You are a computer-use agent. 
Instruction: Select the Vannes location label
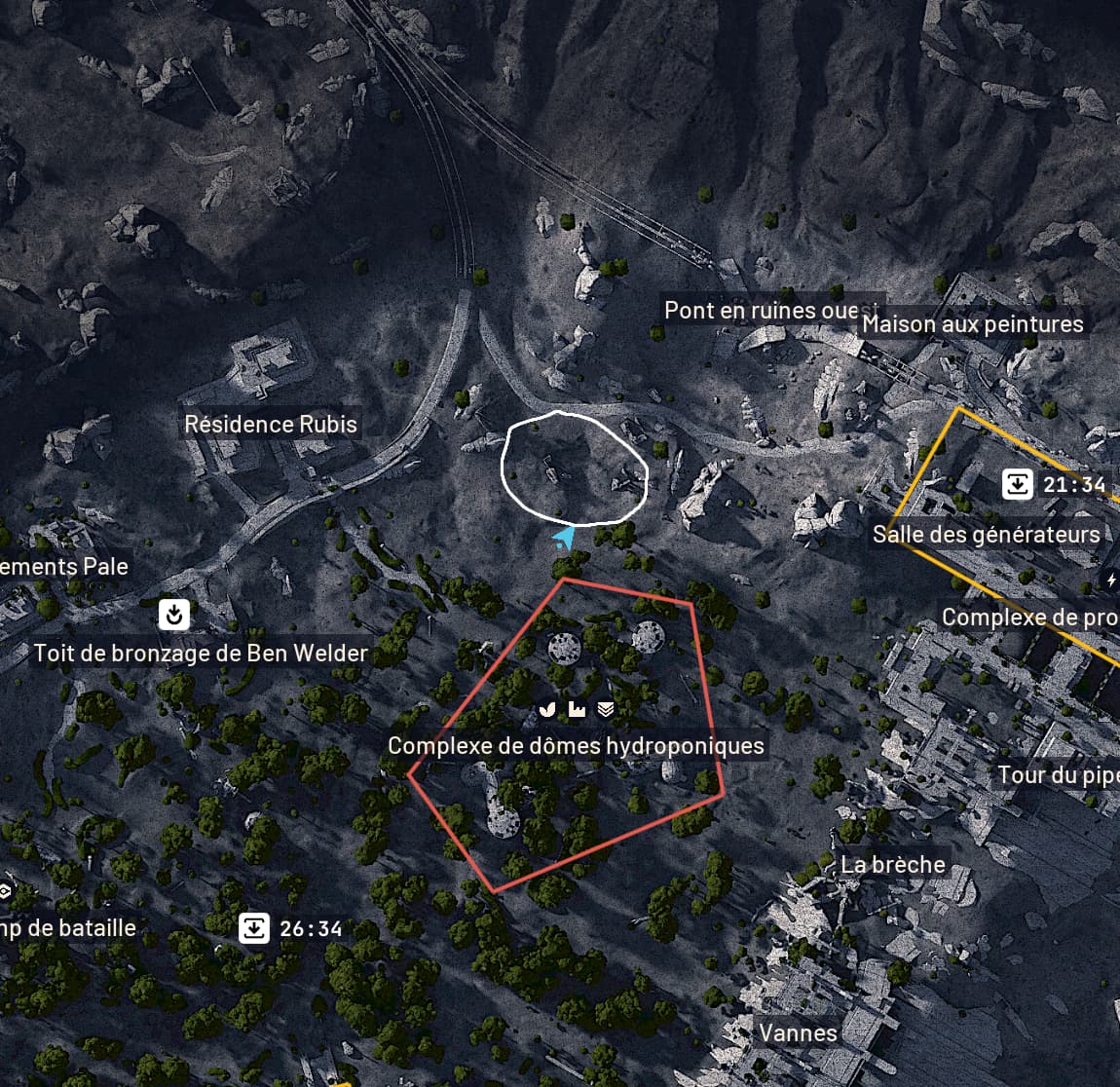tap(798, 1032)
